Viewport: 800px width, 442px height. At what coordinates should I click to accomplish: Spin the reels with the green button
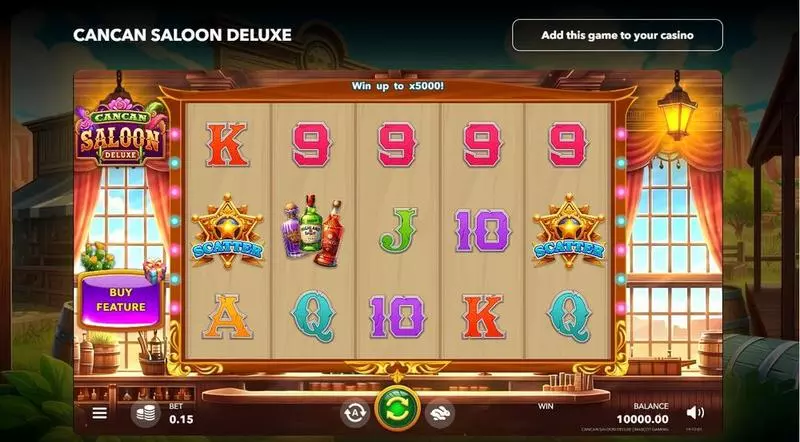tap(396, 410)
